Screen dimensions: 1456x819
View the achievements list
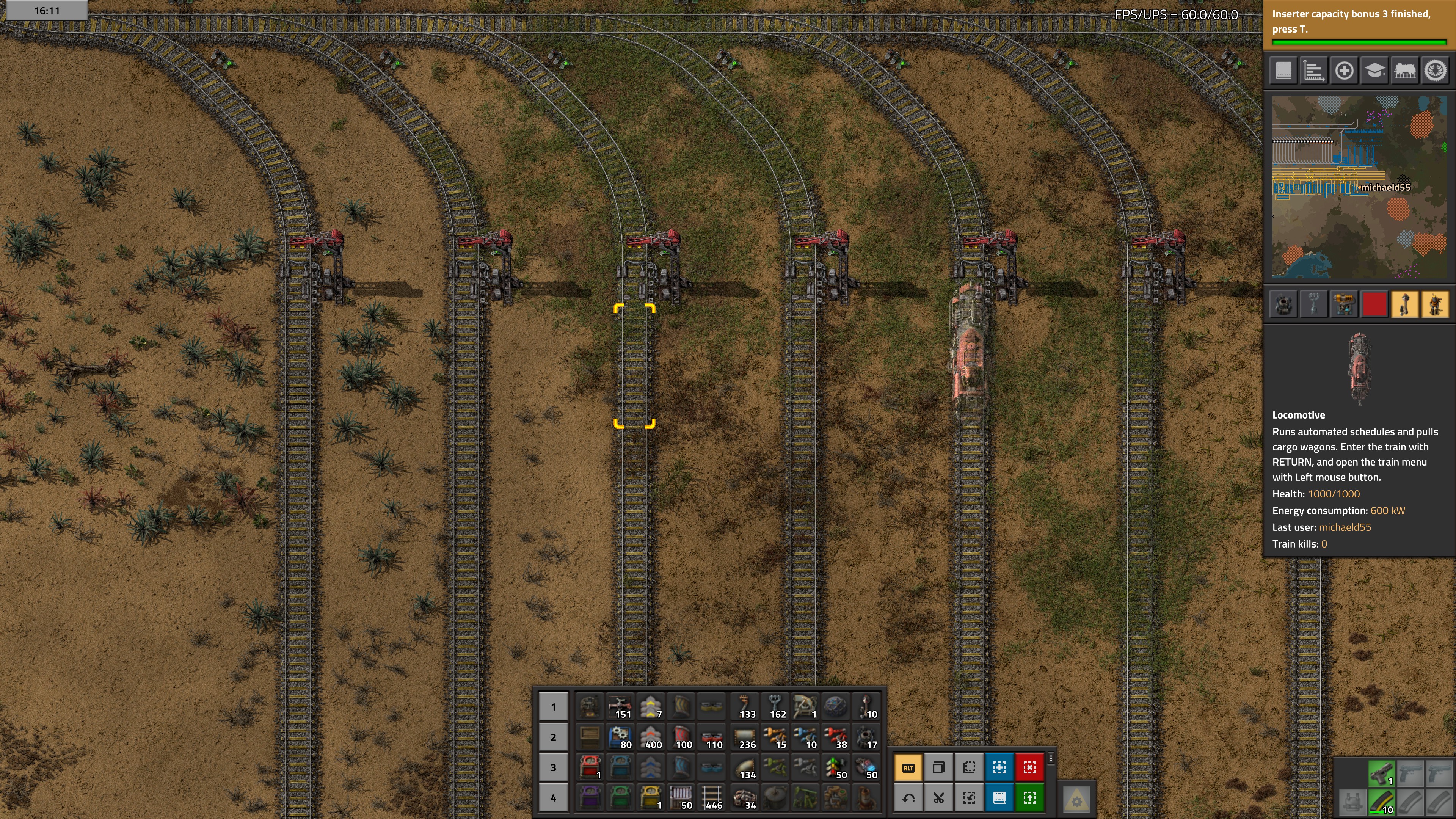click(x=1436, y=71)
